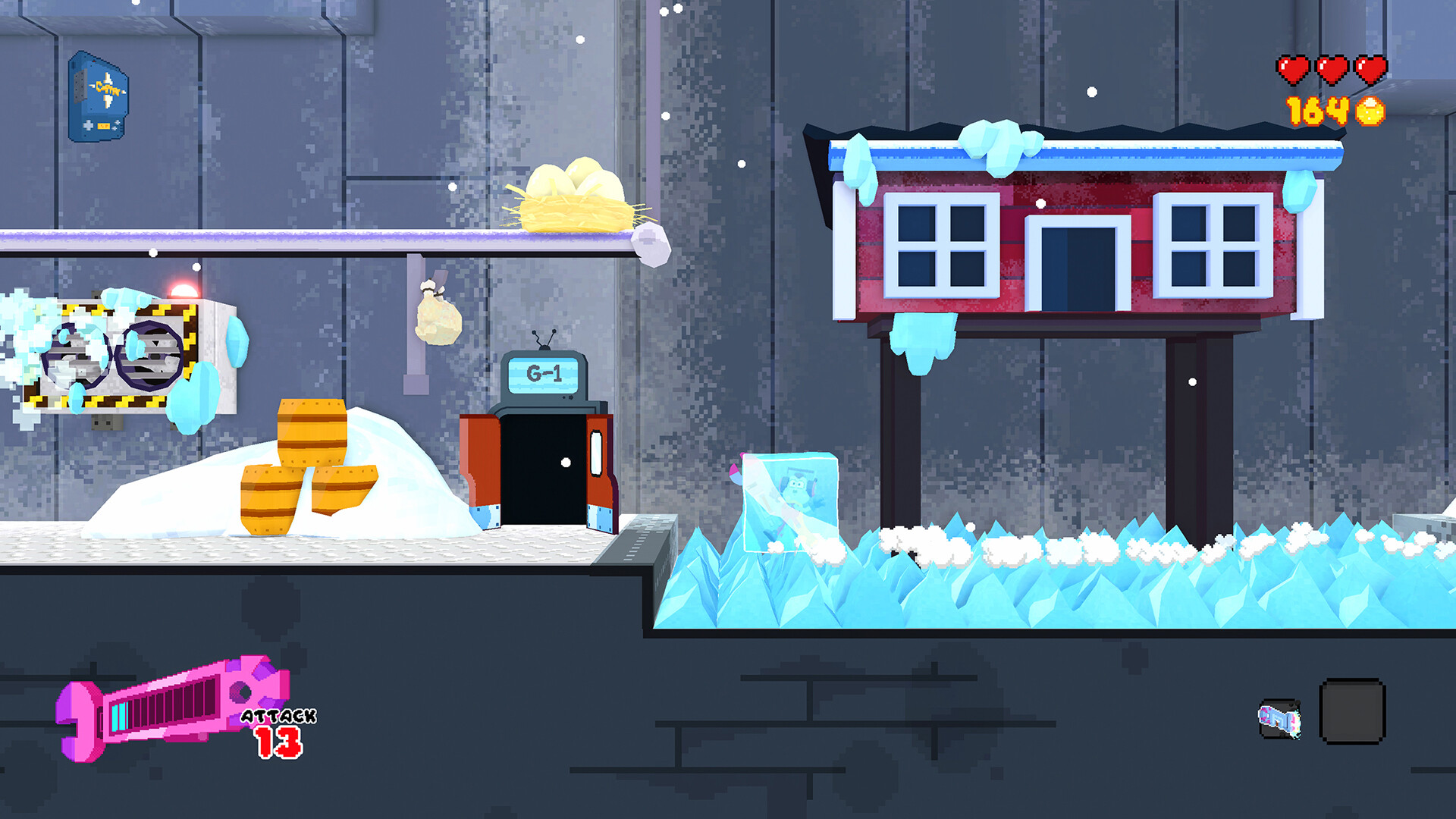Open the dark G-1 doorway
Image resolution: width=1456 pixels, height=819 pixels.
click(542, 466)
